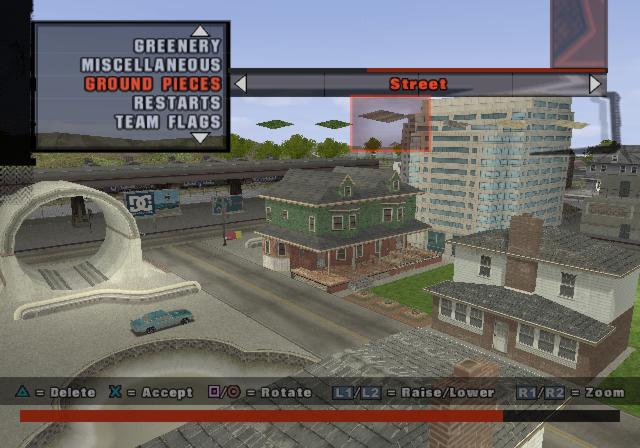
Task: Click the category list down arrow
Action: [x=200, y=138]
